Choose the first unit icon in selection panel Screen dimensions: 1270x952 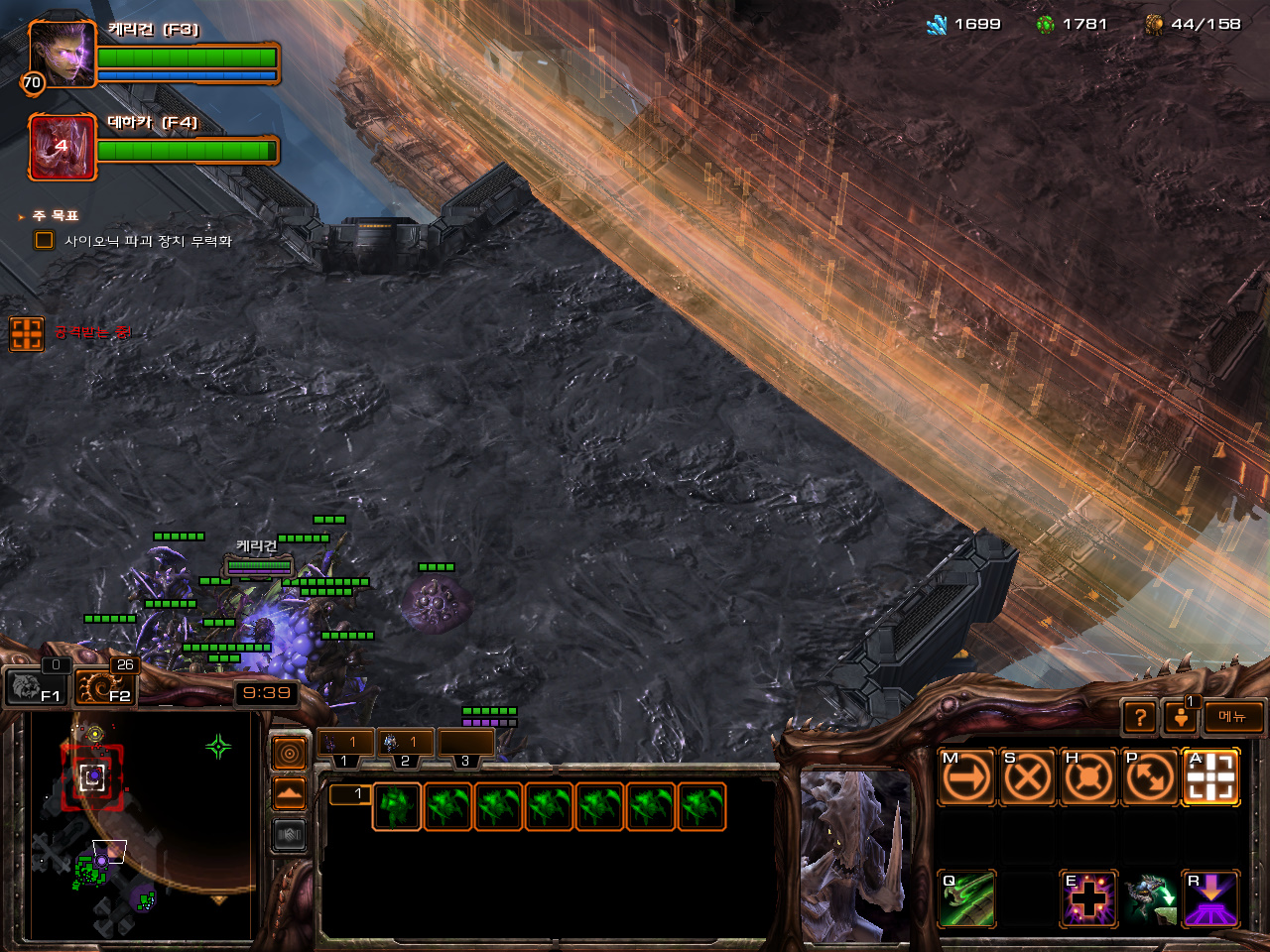tap(397, 806)
